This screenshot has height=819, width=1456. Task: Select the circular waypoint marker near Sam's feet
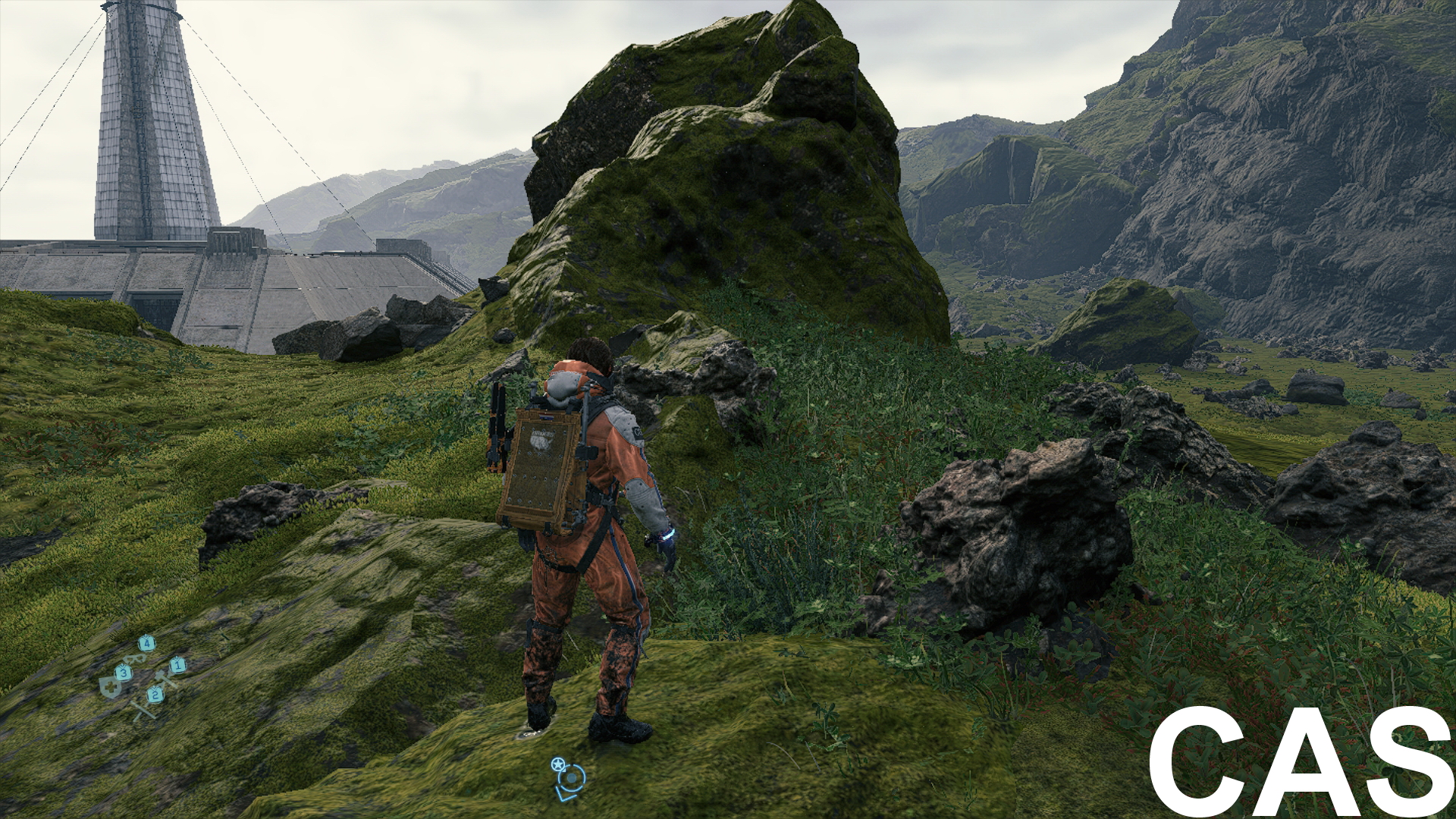click(x=572, y=778)
